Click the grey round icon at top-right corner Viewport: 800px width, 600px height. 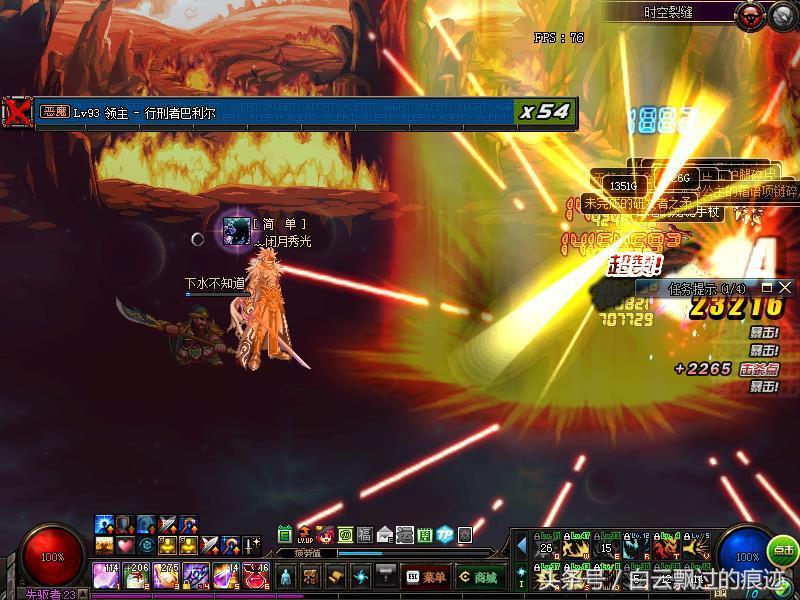781,14
